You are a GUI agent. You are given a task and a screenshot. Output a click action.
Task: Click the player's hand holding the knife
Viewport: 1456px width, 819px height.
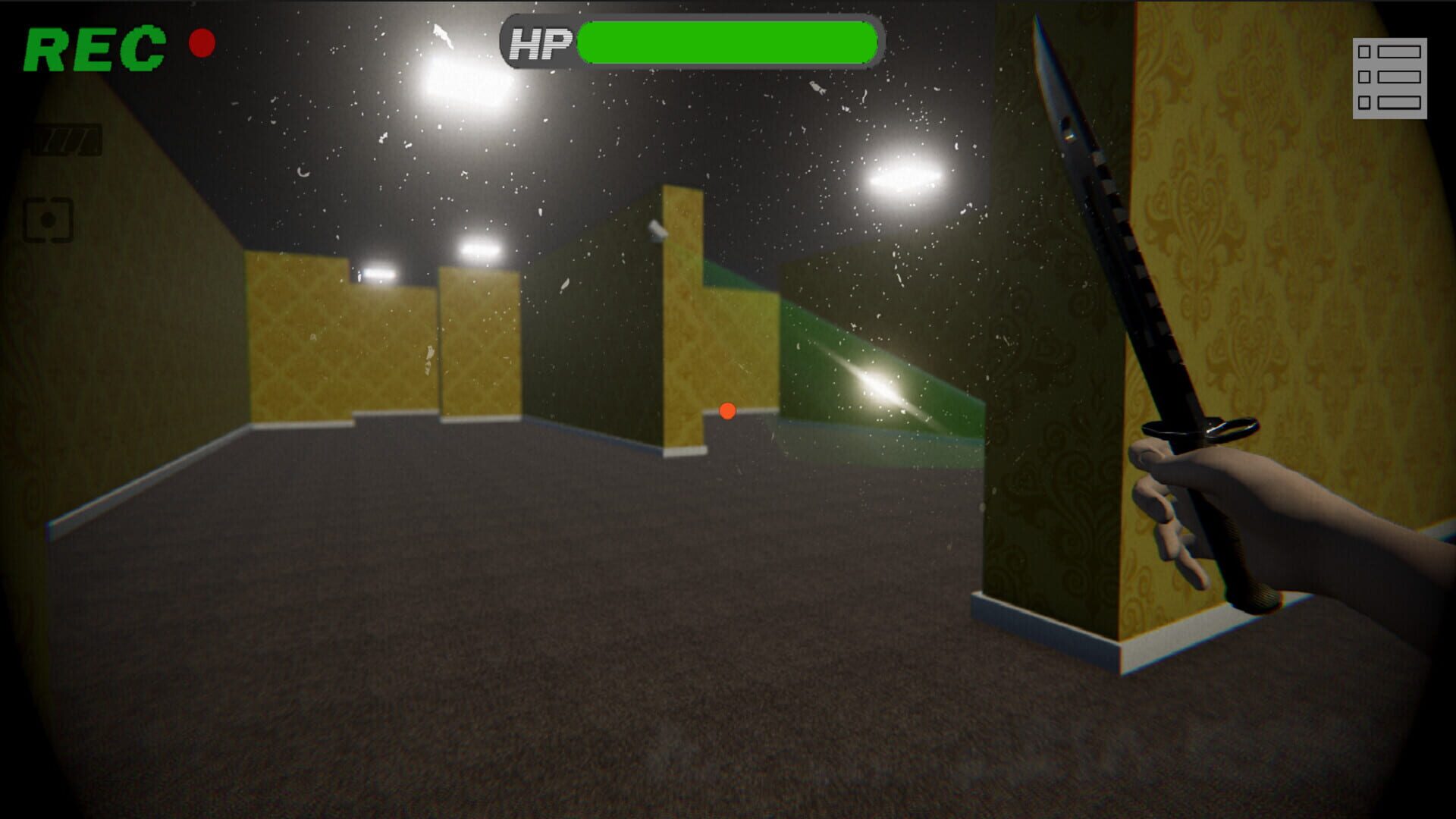(1191, 493)
